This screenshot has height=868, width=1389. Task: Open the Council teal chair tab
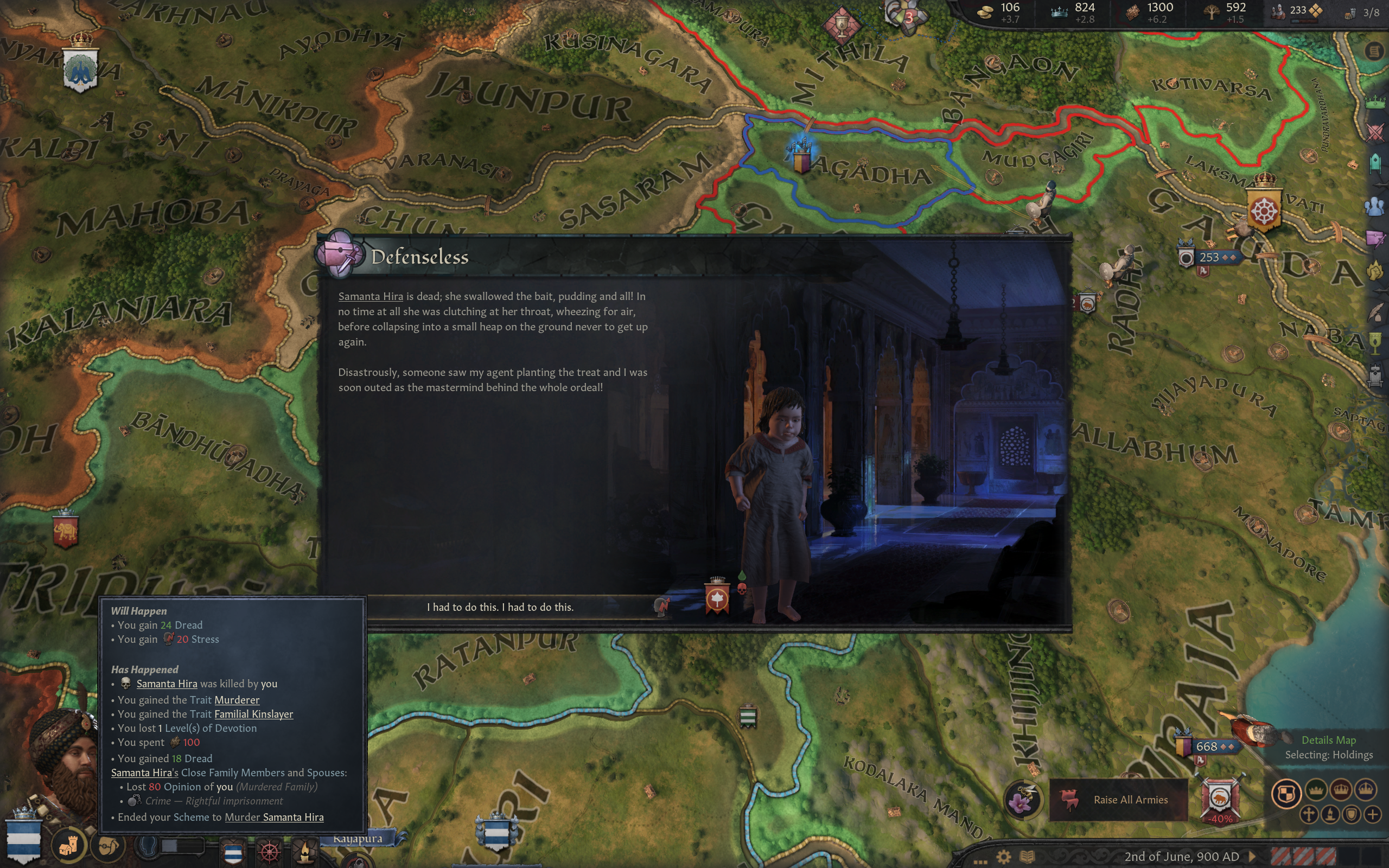(x=1375, y=163)
